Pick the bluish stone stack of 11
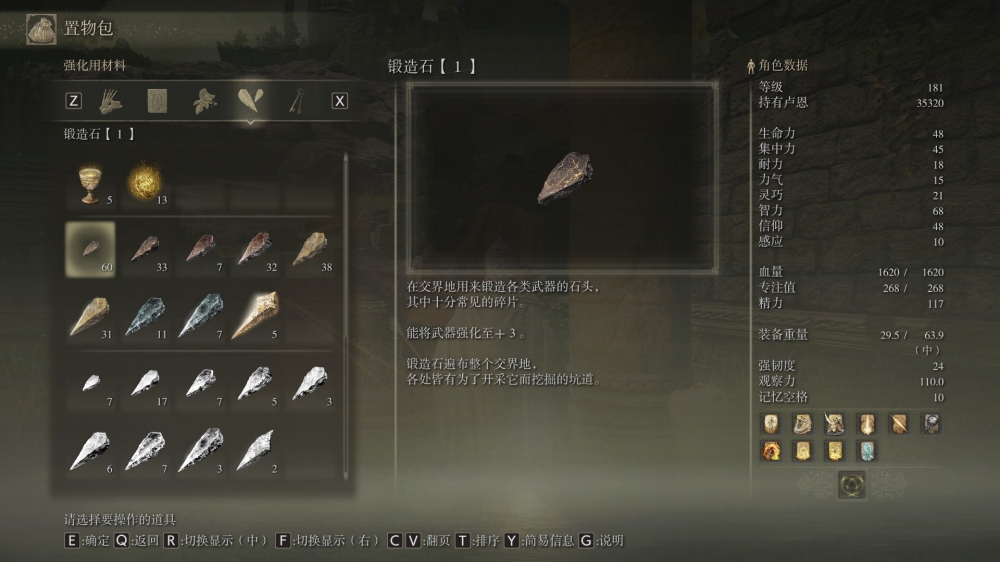The image size is (1000, 562). (145, 317)
